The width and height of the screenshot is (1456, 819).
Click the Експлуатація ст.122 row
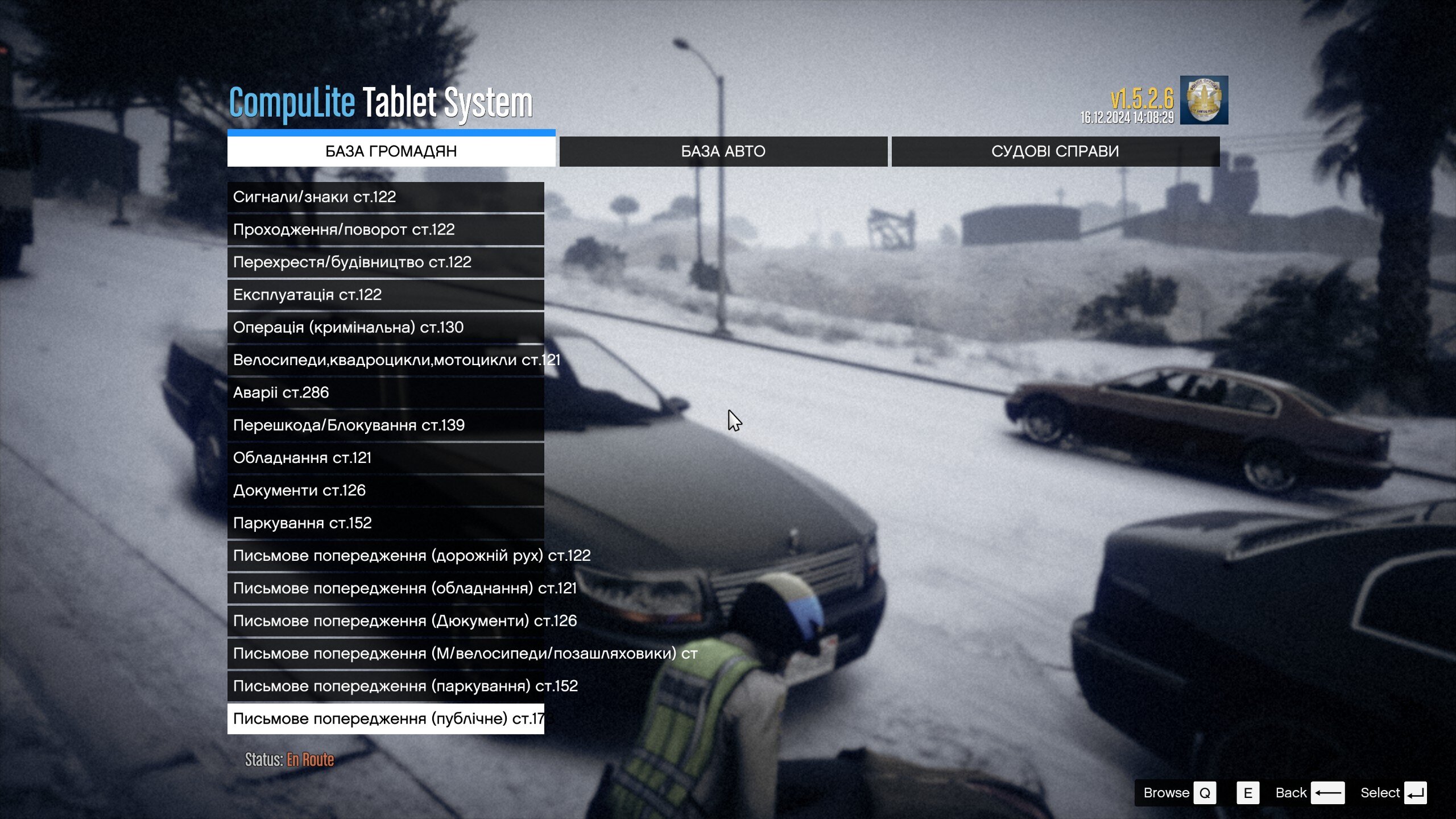pyautogui.click(x=386, y=295)
